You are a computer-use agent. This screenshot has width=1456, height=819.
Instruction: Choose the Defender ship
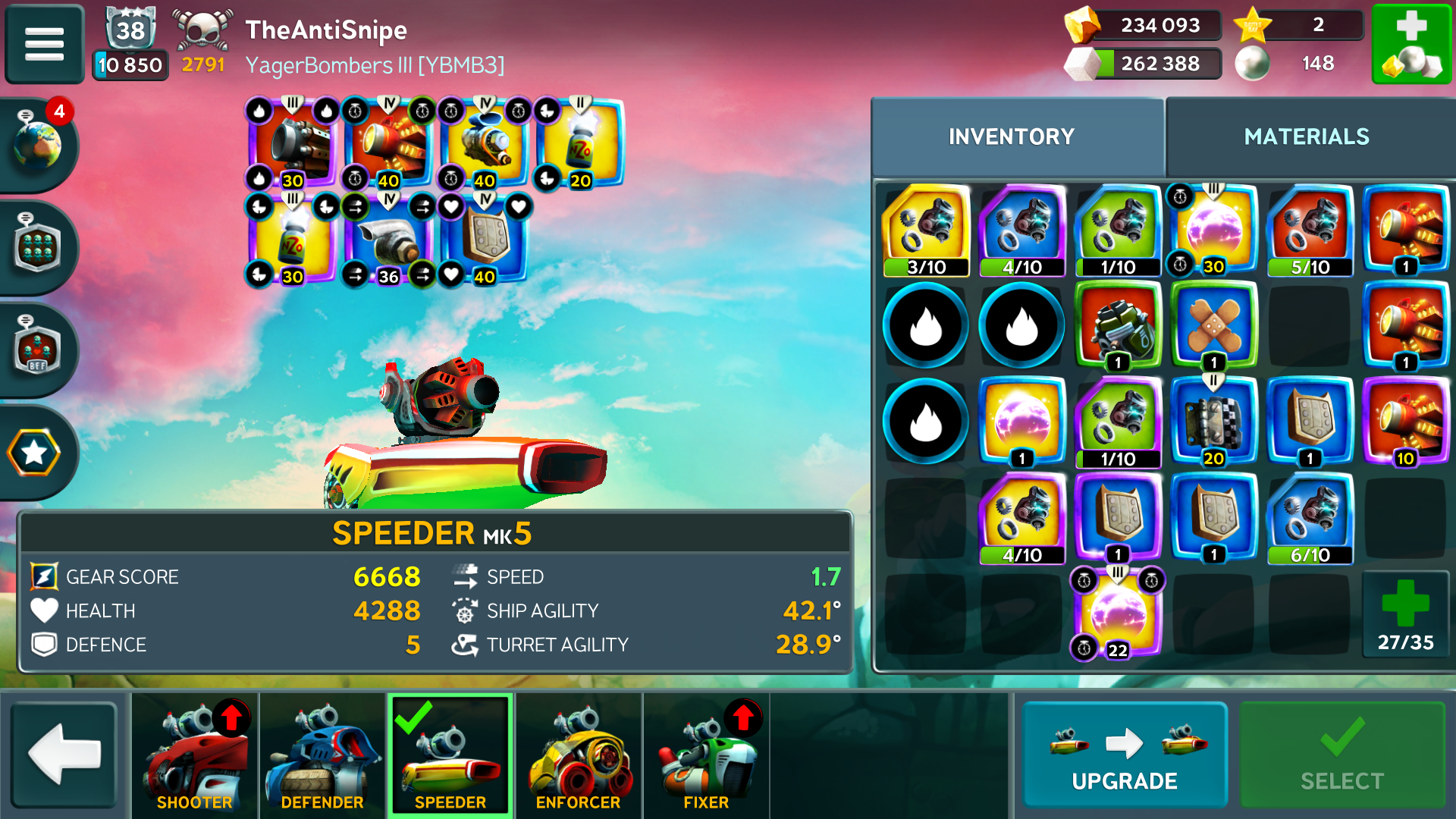point(322,755)
